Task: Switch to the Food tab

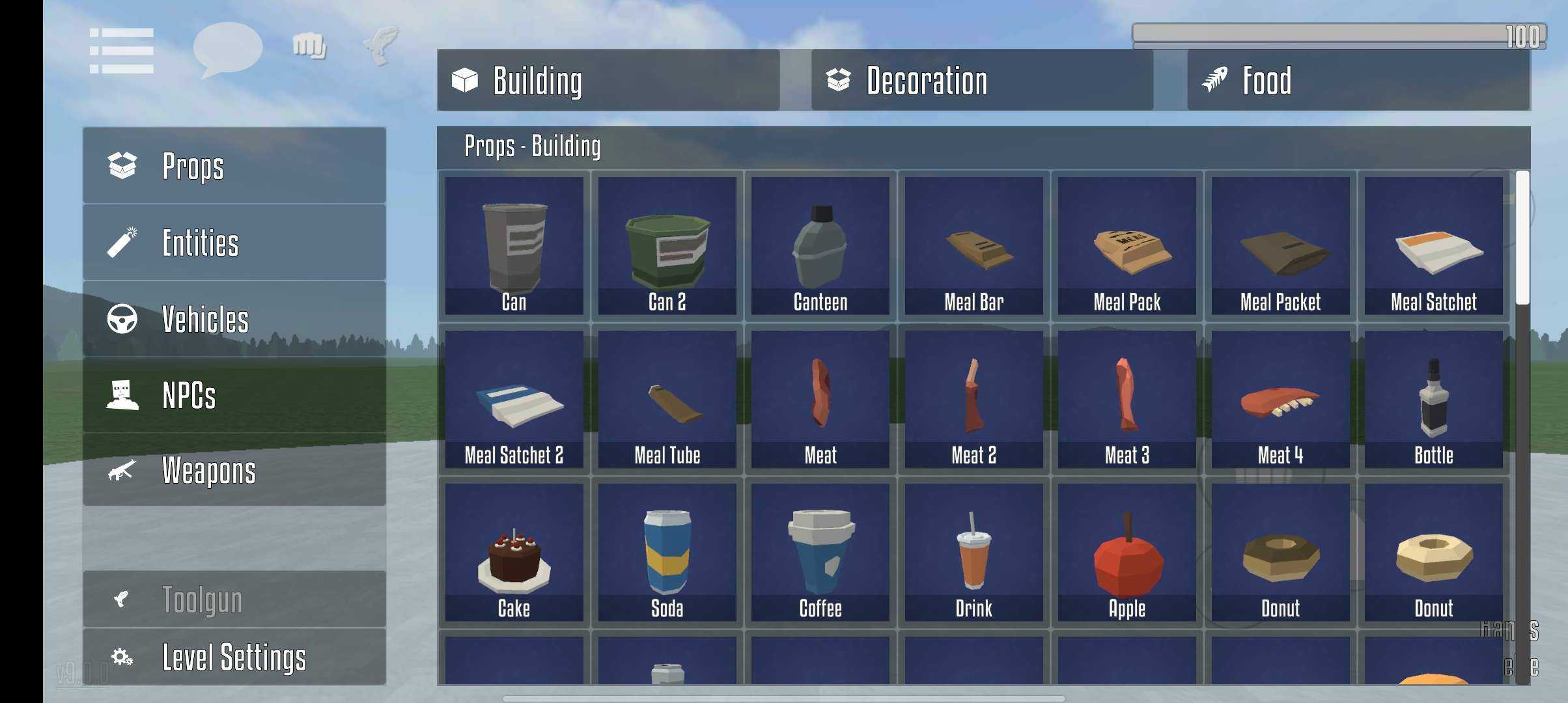Action: pyautogui.click(x=1358, y=80)
